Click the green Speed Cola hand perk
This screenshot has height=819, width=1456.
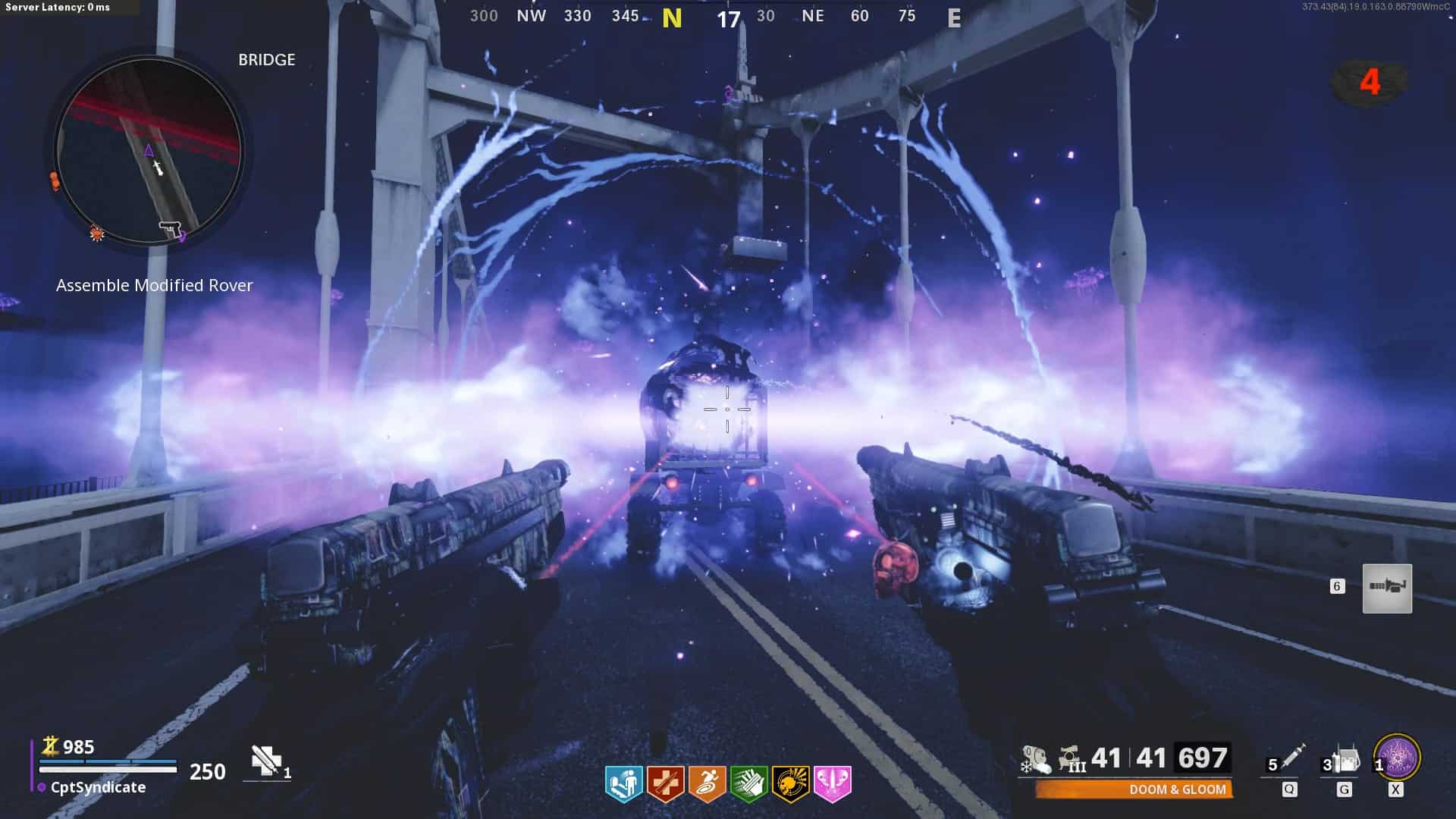point(748,783)
